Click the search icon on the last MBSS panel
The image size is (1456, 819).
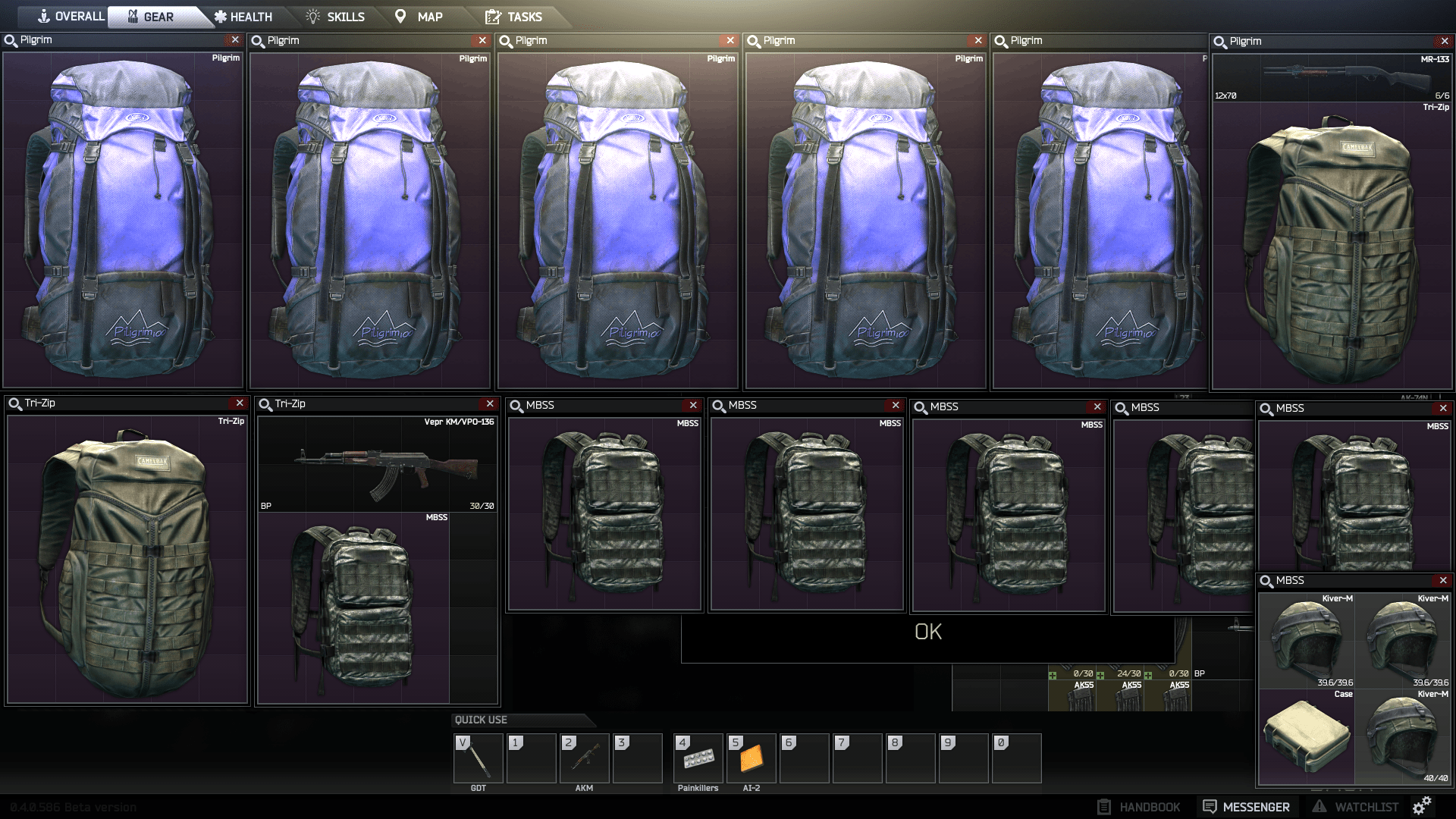coord(1266,580)
